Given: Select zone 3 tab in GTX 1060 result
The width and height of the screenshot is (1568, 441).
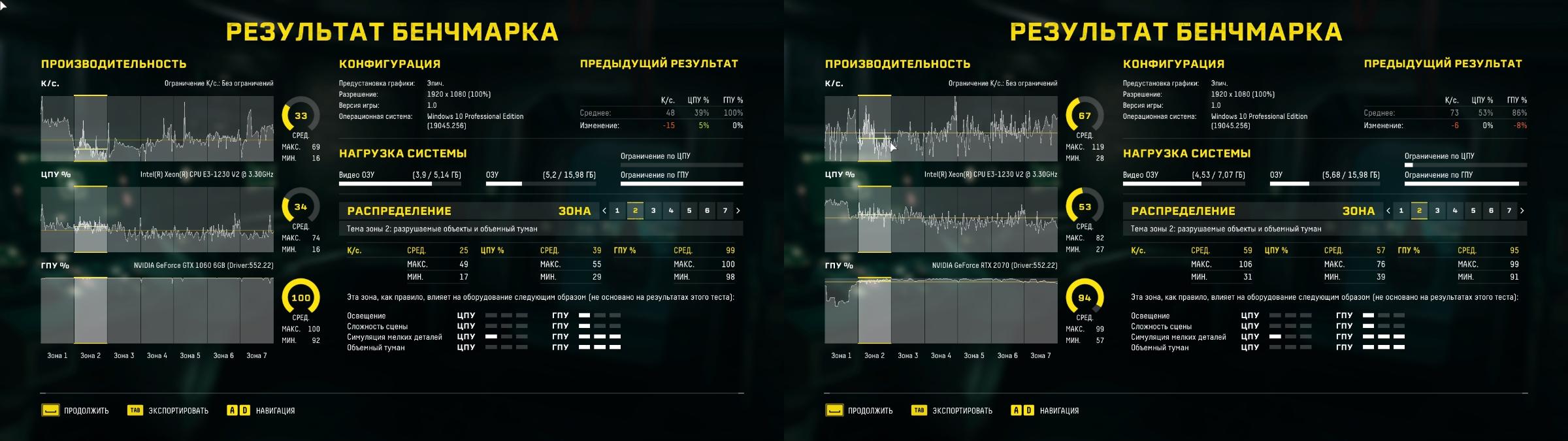Looking at the screenshot, I should pos(653,210).
